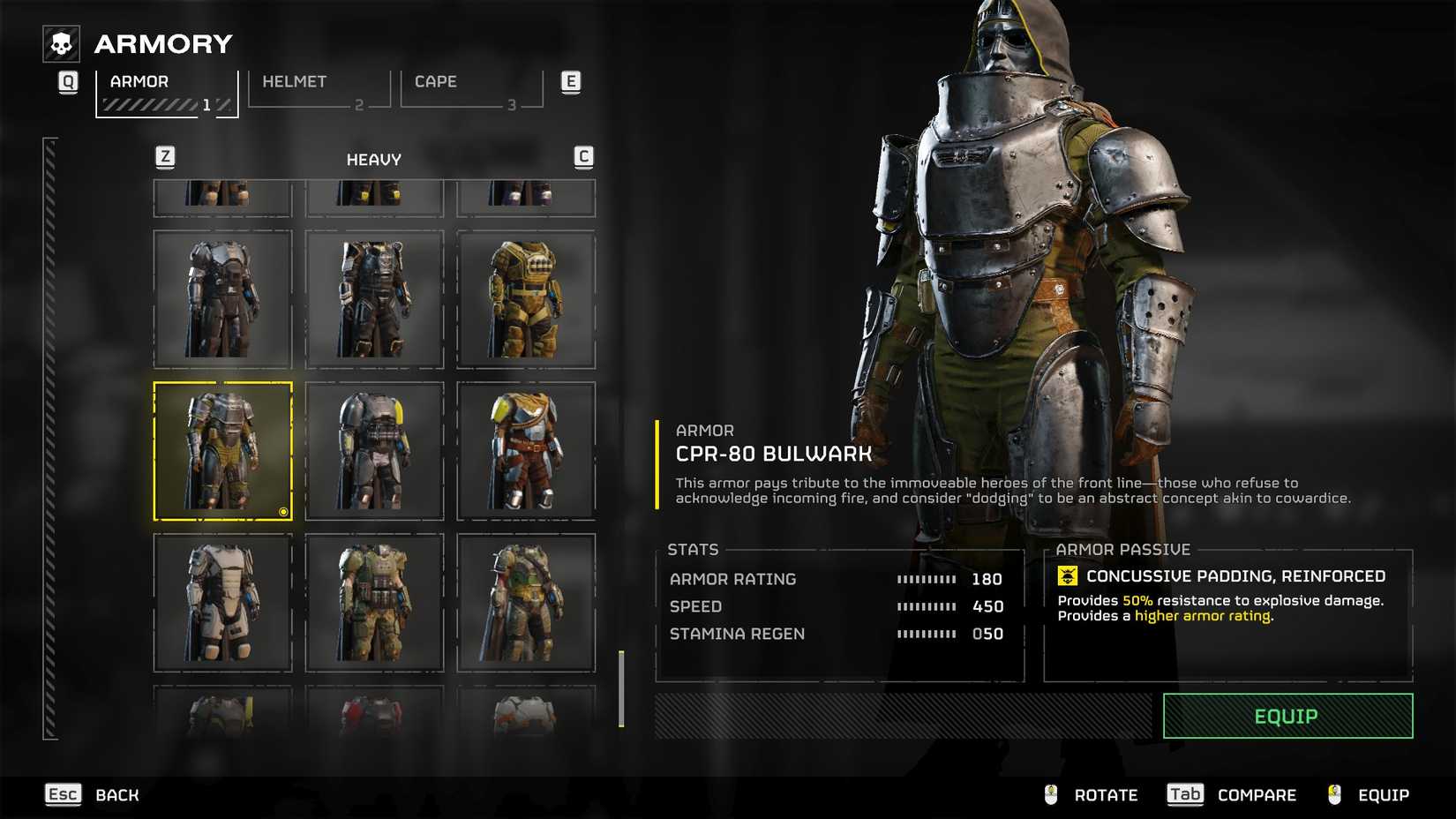Click the mouse icon next to Rotate
This screenshot has width=1456, height=819.
pyautogui.click(x=1049, y=794)
